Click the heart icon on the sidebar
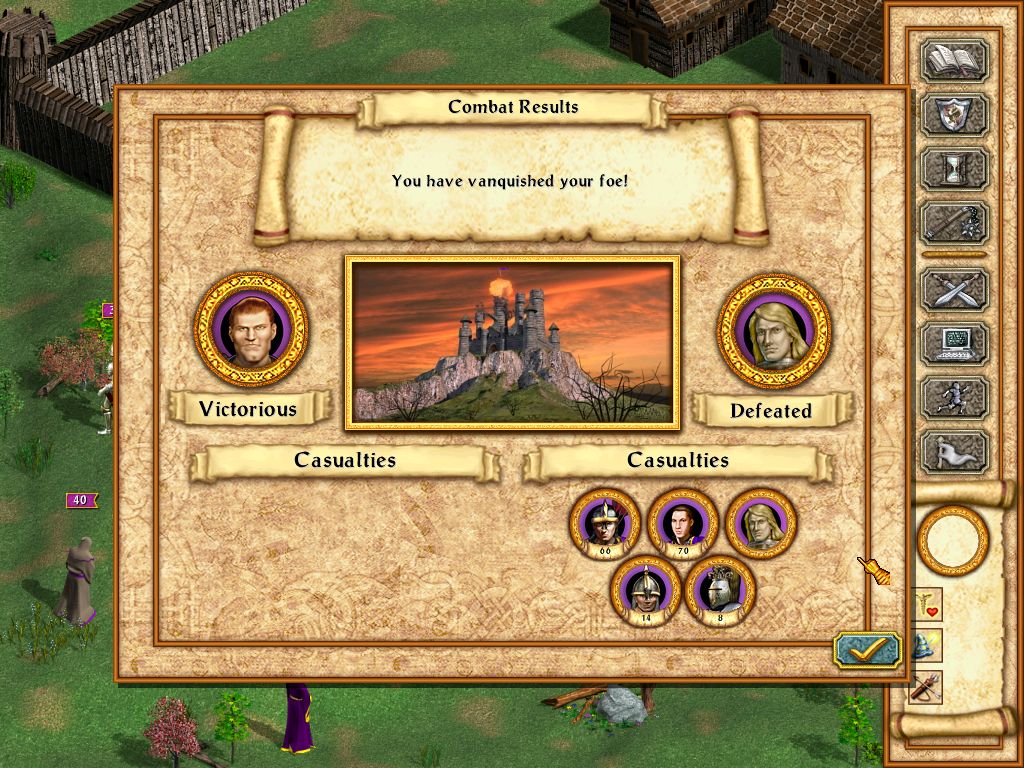 coord(927,605)
